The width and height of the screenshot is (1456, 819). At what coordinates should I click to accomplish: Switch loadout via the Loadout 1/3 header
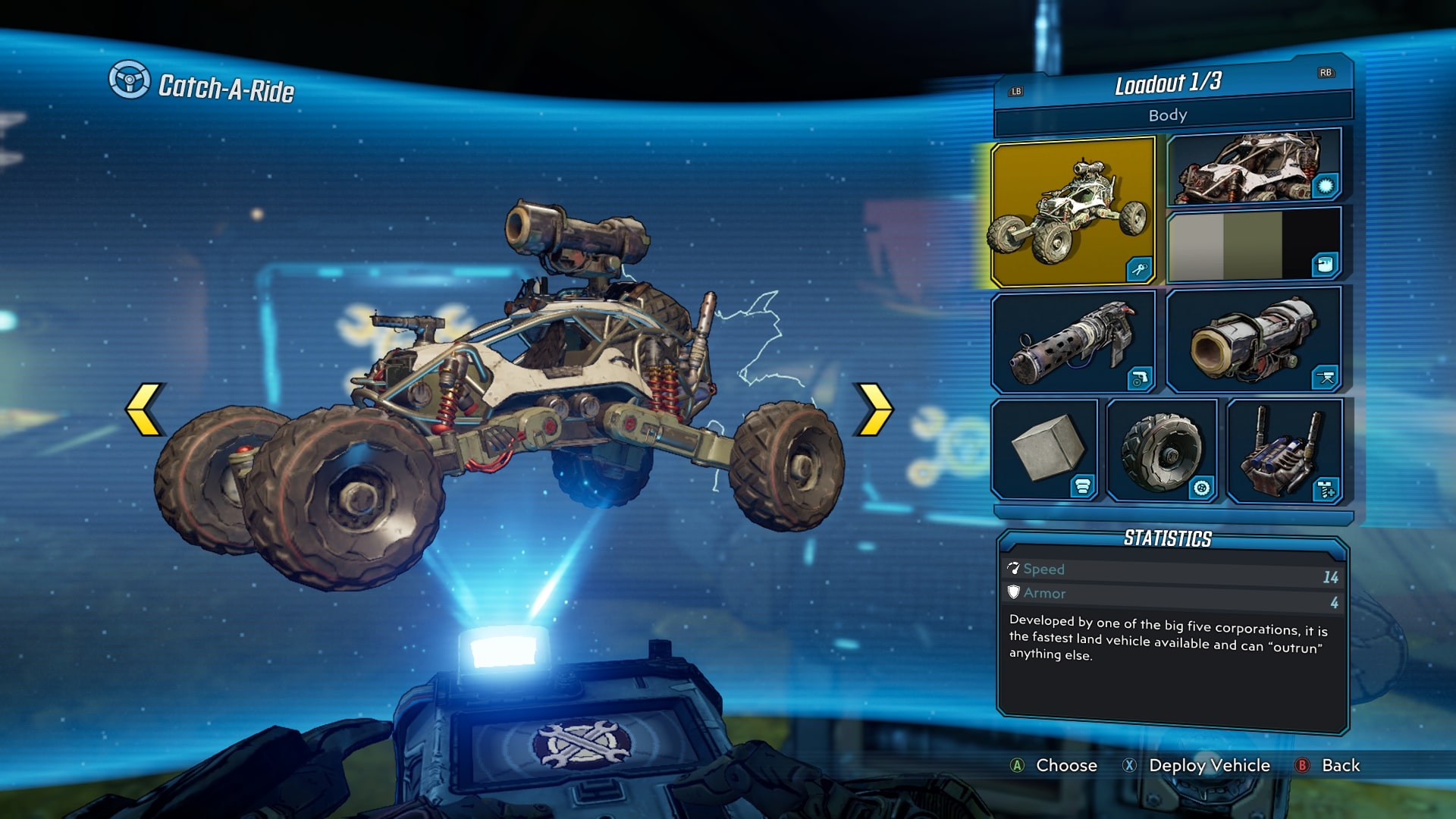[x=1168, y=83]
